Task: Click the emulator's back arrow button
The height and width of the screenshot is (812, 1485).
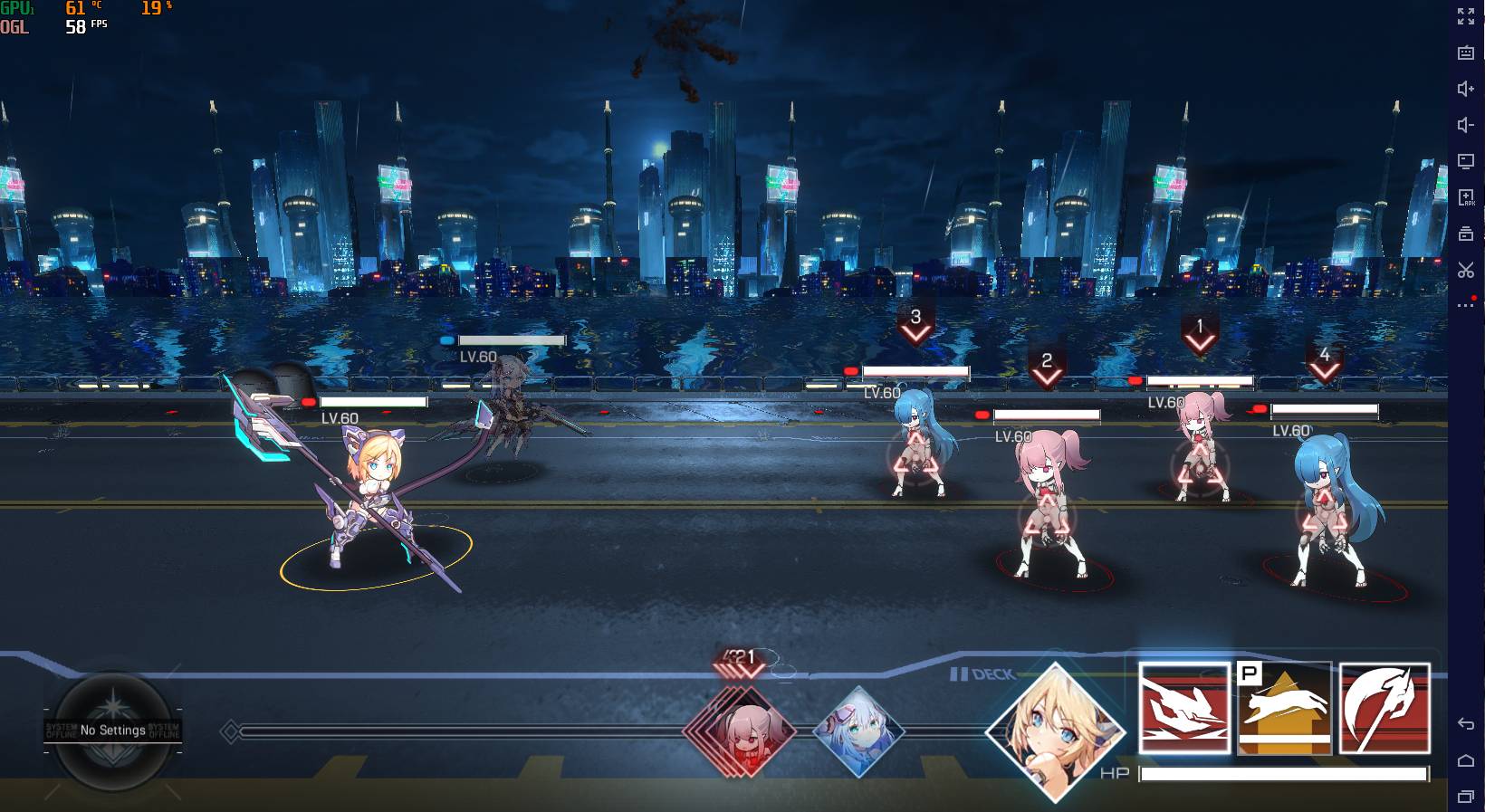Action: tap(1466, 723)
